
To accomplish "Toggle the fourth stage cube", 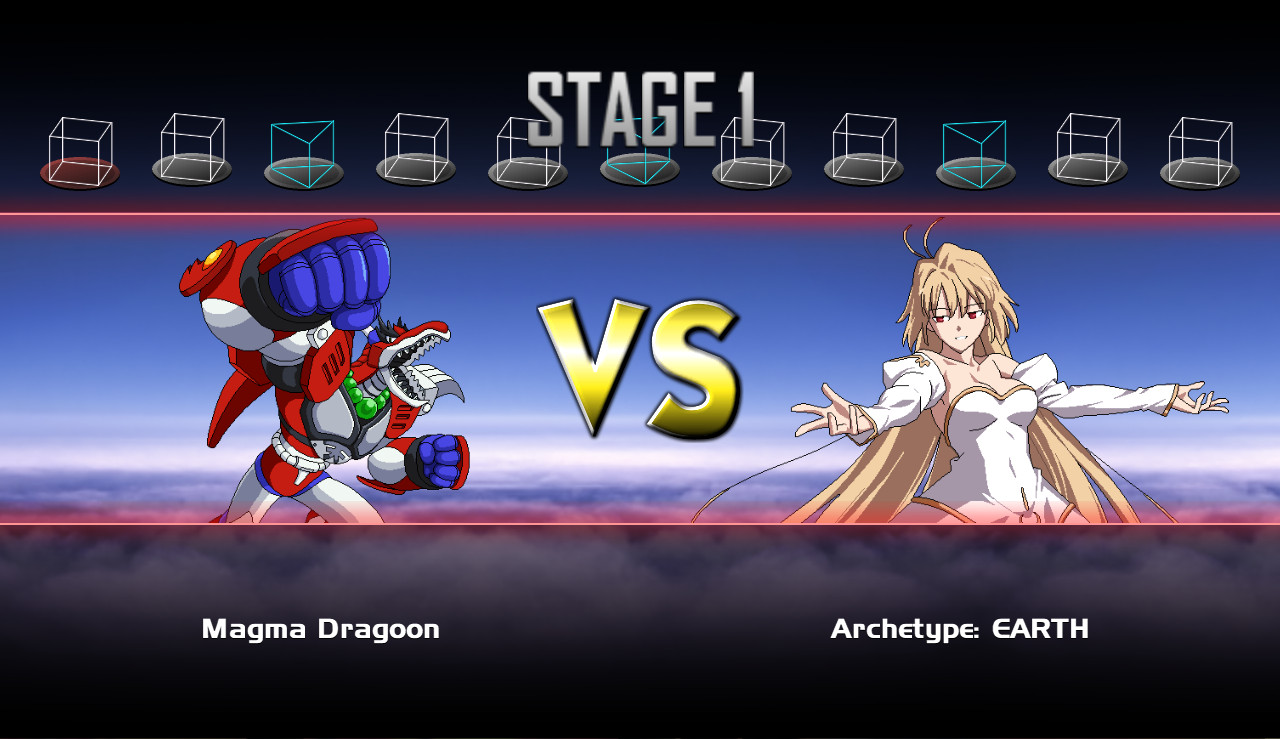I will point(417,150).
